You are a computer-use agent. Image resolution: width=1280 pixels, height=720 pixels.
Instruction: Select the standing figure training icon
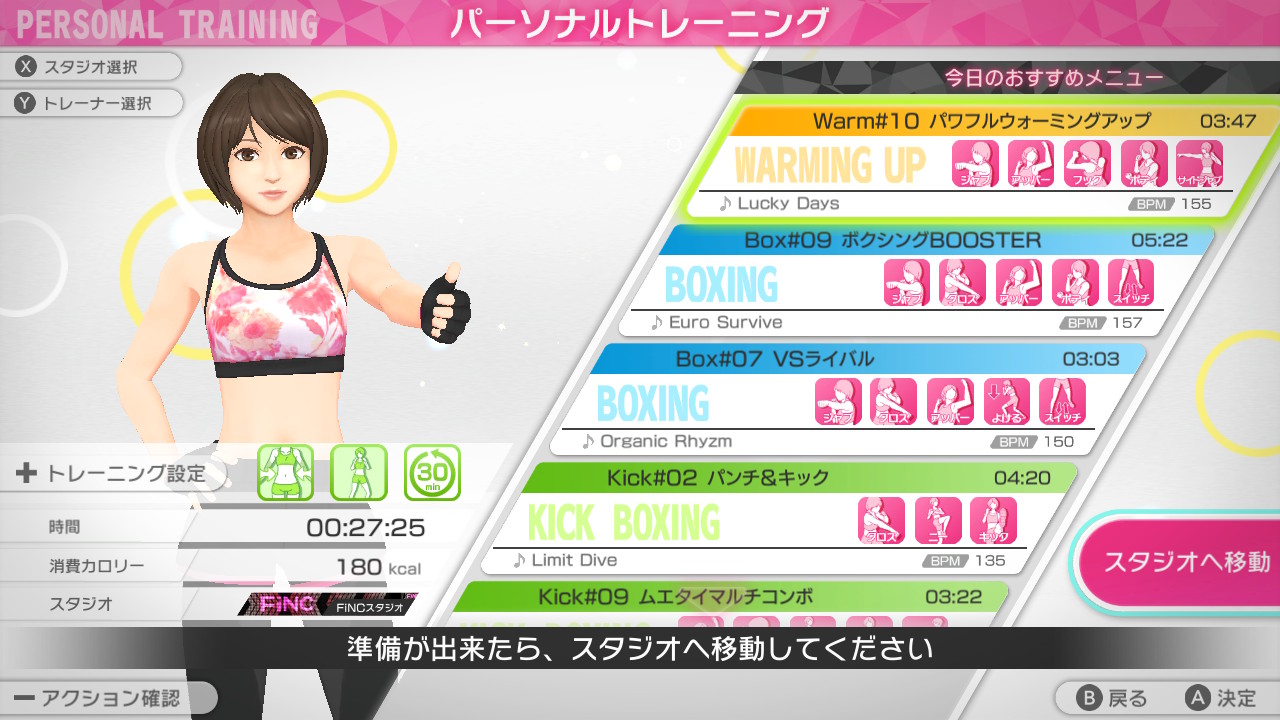(359, 474)
